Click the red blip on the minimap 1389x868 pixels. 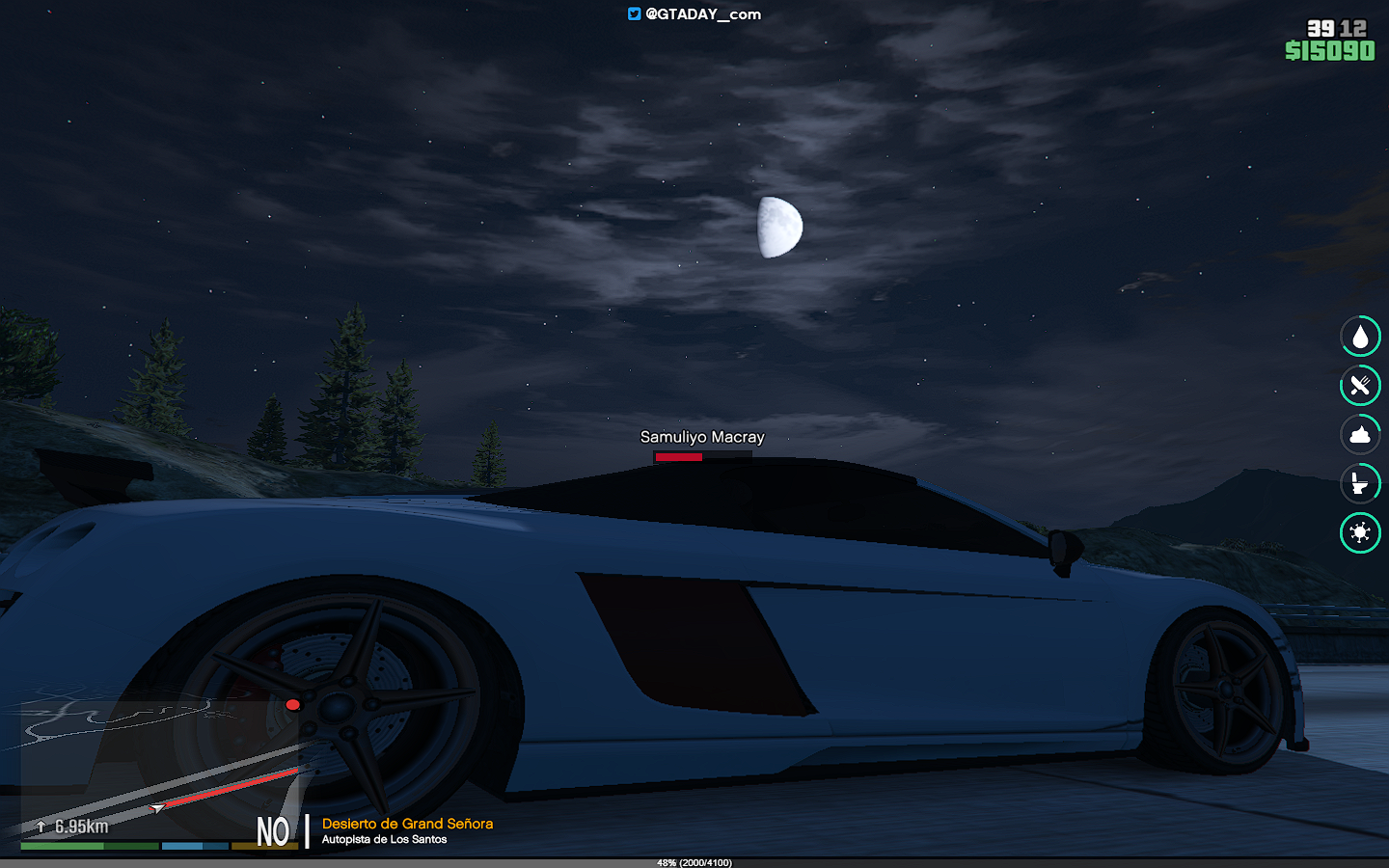[x=293, y=705]
